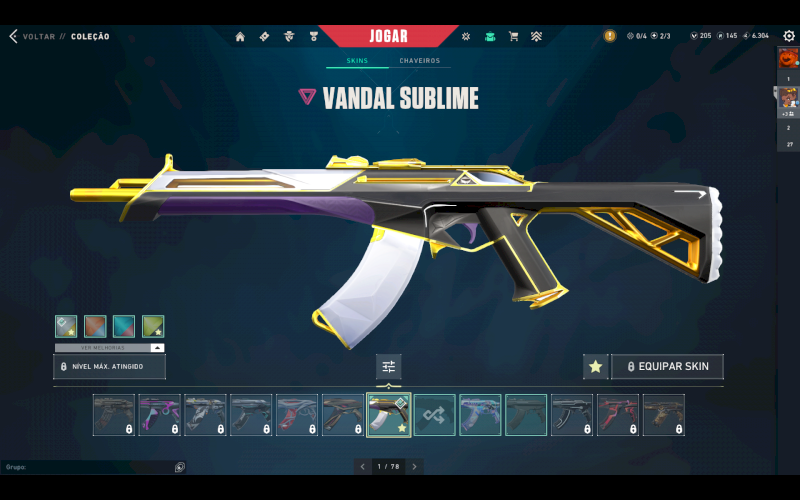This screenshot has width=800, height=500.
Task: Equip skin with Equipar Skin button
Action: (x=667, y=367)
